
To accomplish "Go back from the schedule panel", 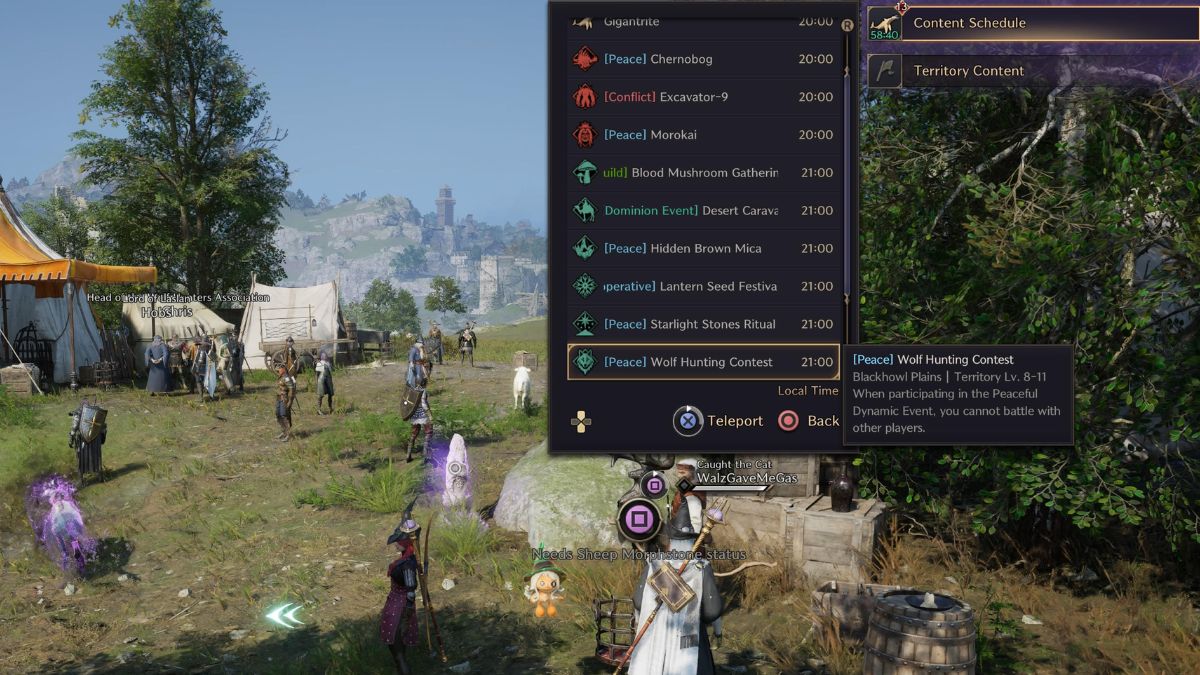I will click(x=809, y=421).
